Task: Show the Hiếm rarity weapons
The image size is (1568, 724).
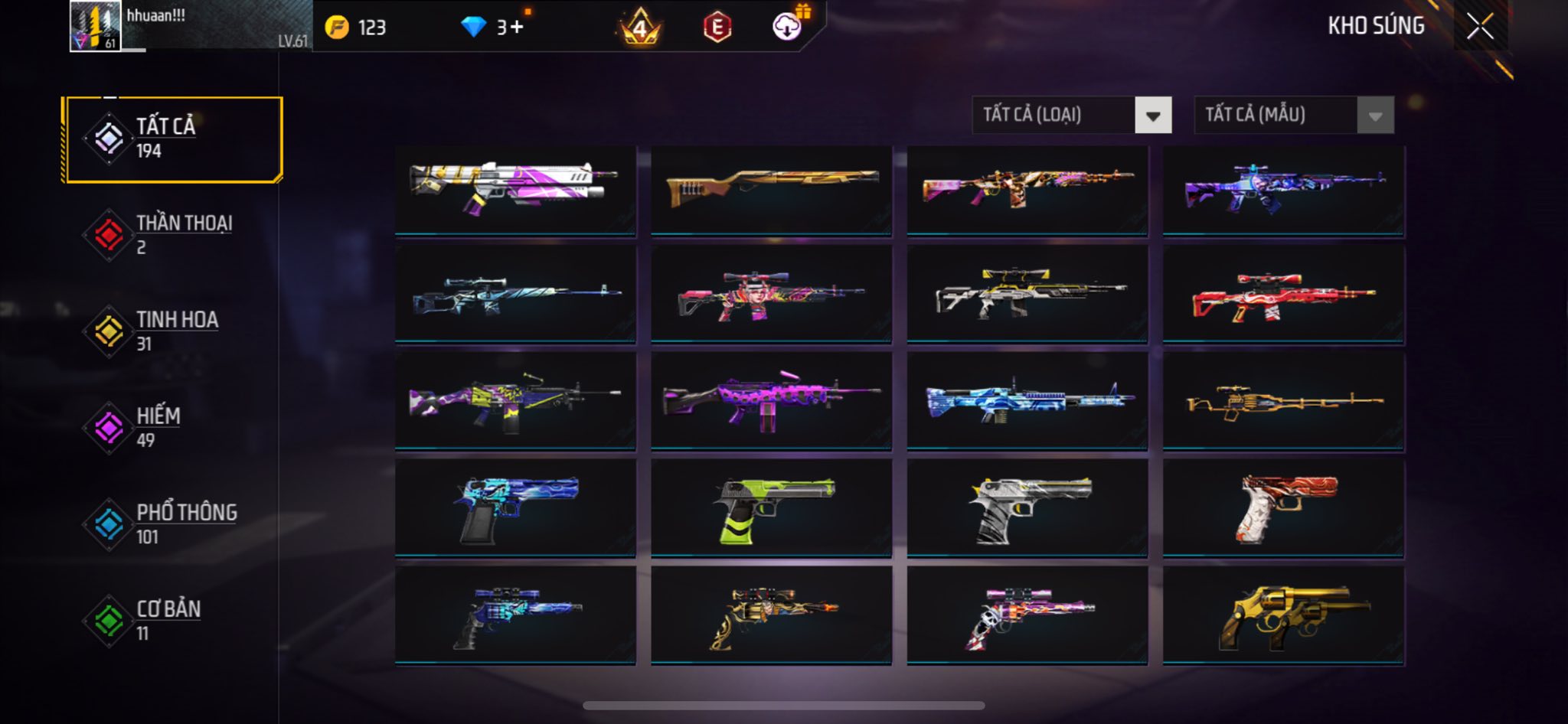Action: 175,428
